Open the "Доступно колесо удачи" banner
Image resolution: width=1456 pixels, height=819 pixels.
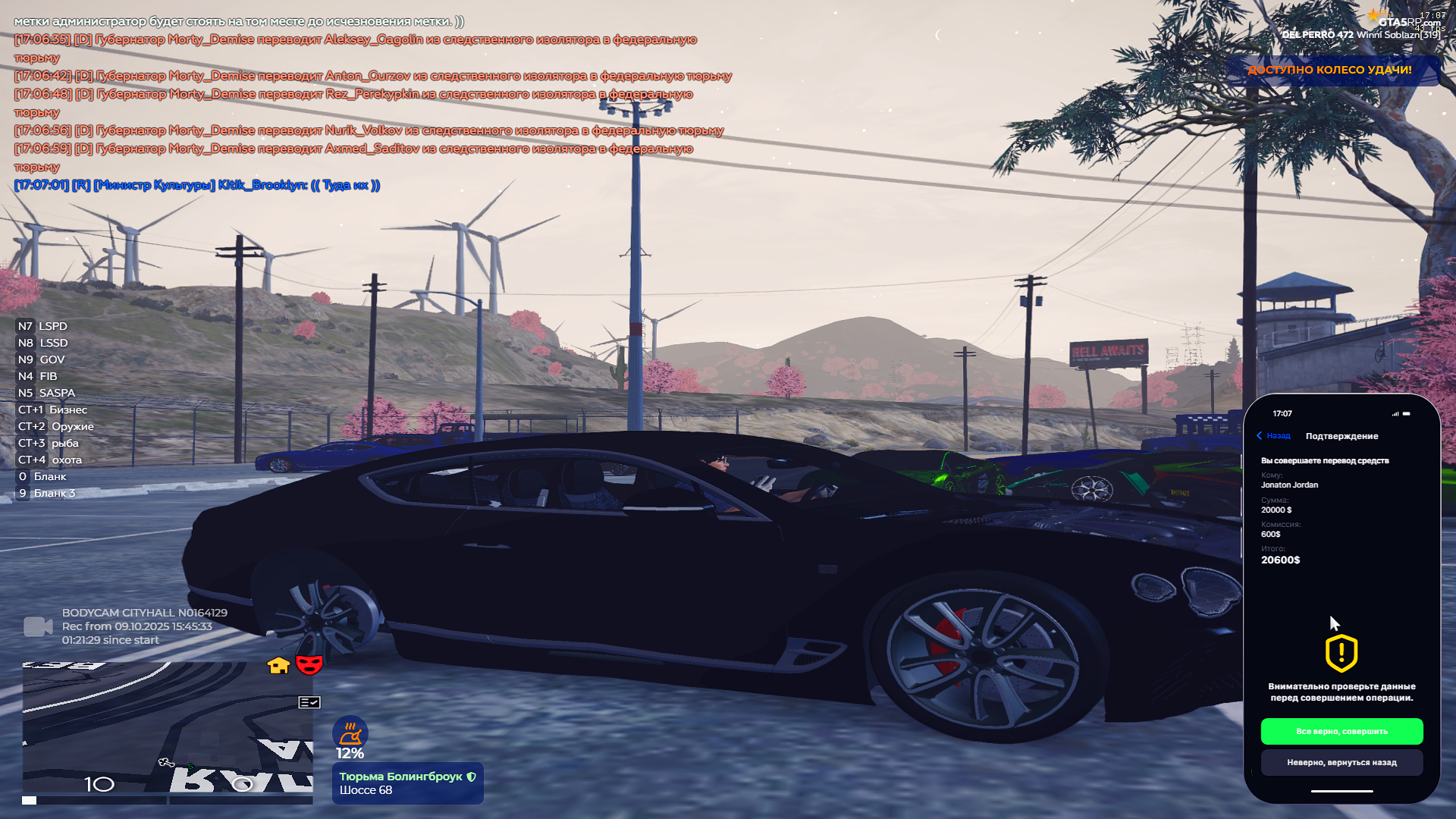coord(1329,70)
